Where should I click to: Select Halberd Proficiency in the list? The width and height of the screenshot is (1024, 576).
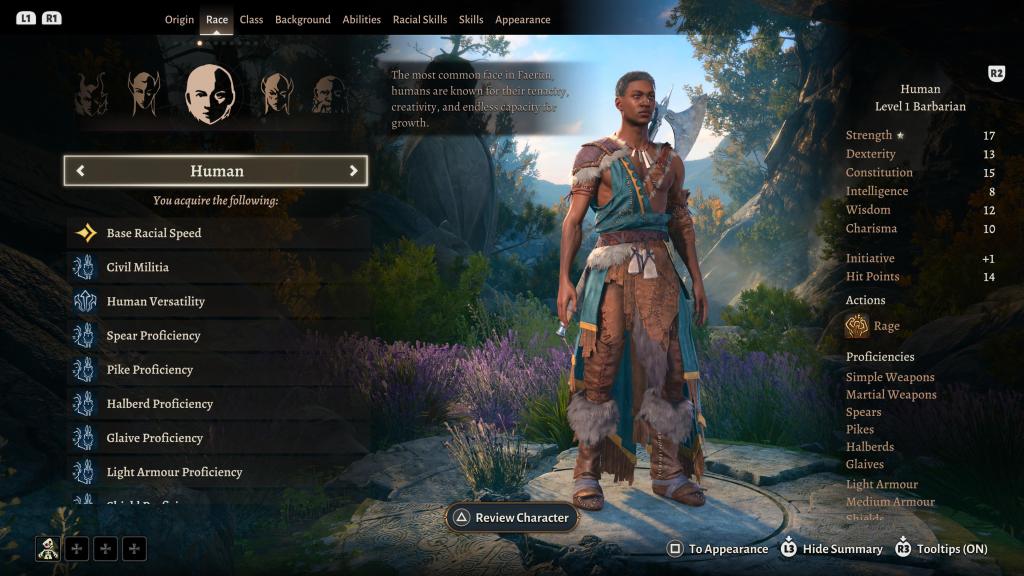click(160, 403)
